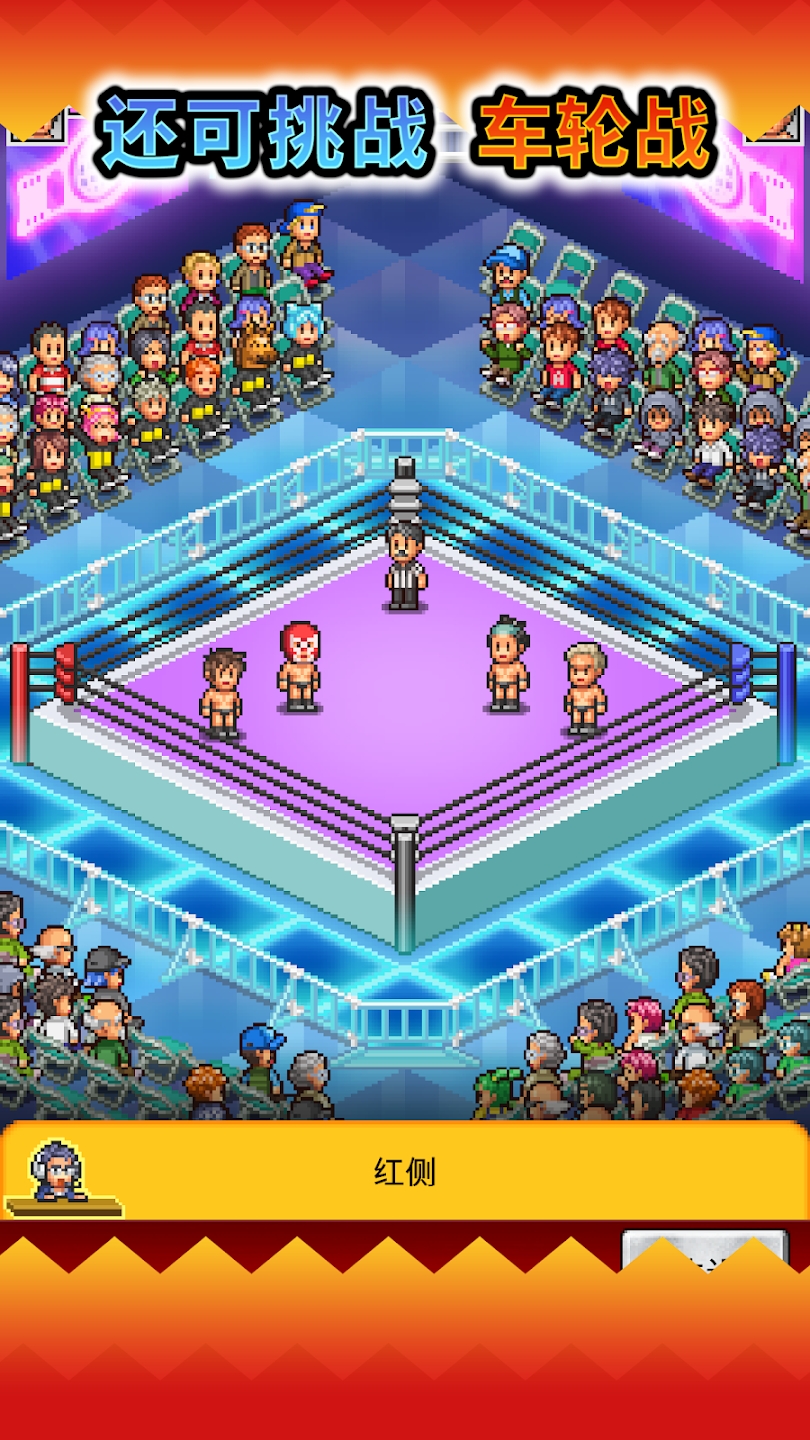Screen dimensions: 810x1440
Task: Select the commentator portrait icon
Action: (62, 1174)
